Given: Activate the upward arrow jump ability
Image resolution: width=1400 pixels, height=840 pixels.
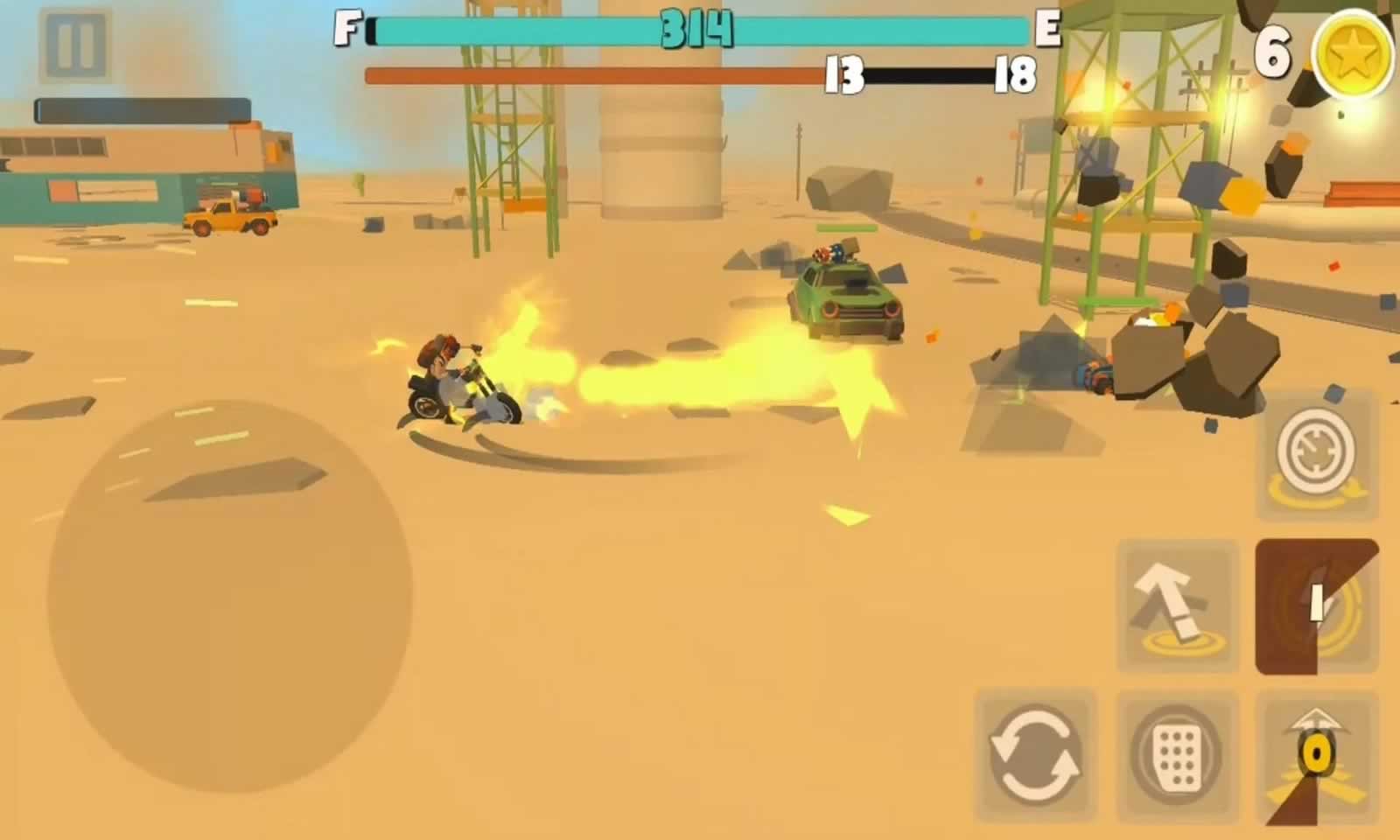Looking at the screenshot, I should click(x=1177, y=605).
